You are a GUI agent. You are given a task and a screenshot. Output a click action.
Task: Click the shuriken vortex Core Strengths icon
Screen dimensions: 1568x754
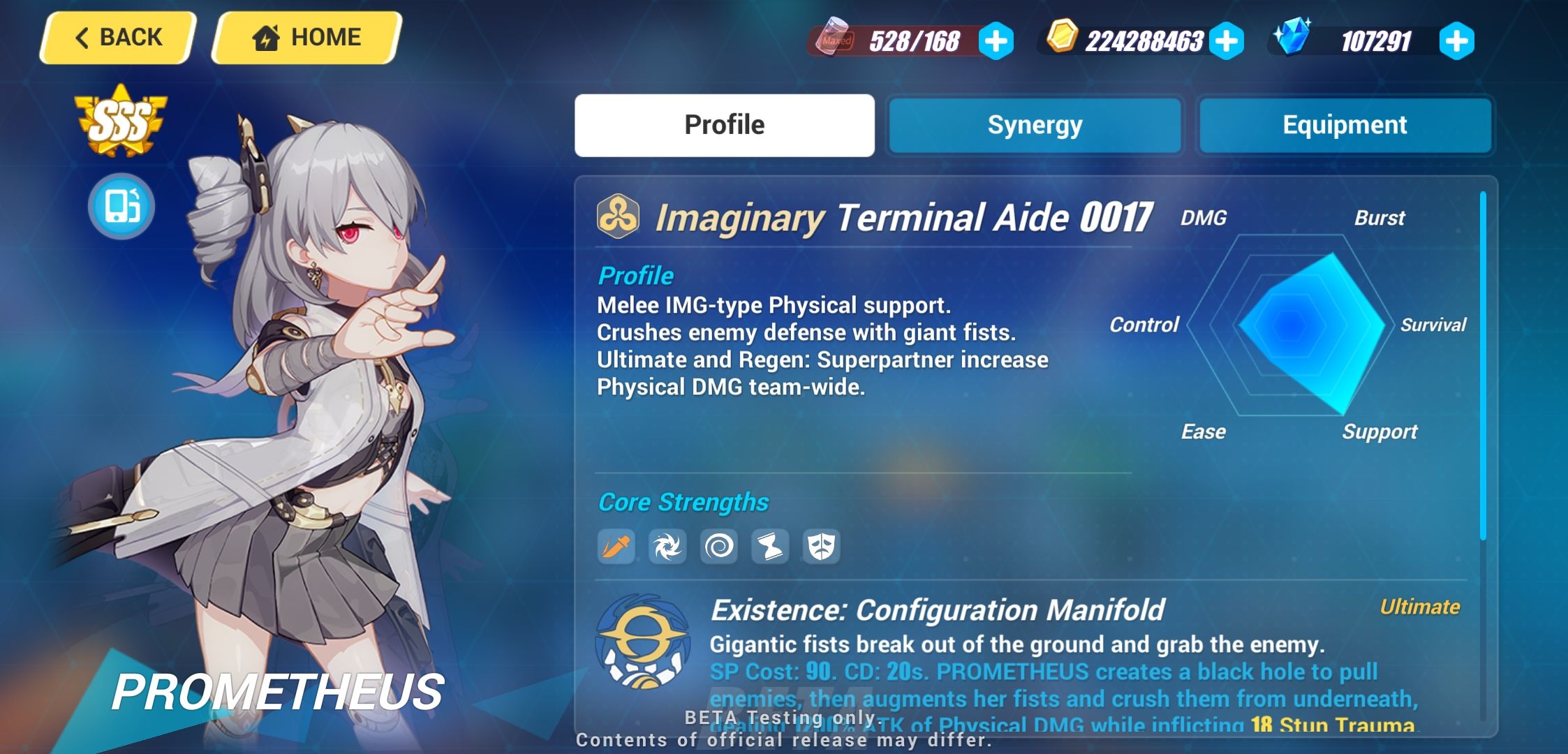click(x=668, y=547)
